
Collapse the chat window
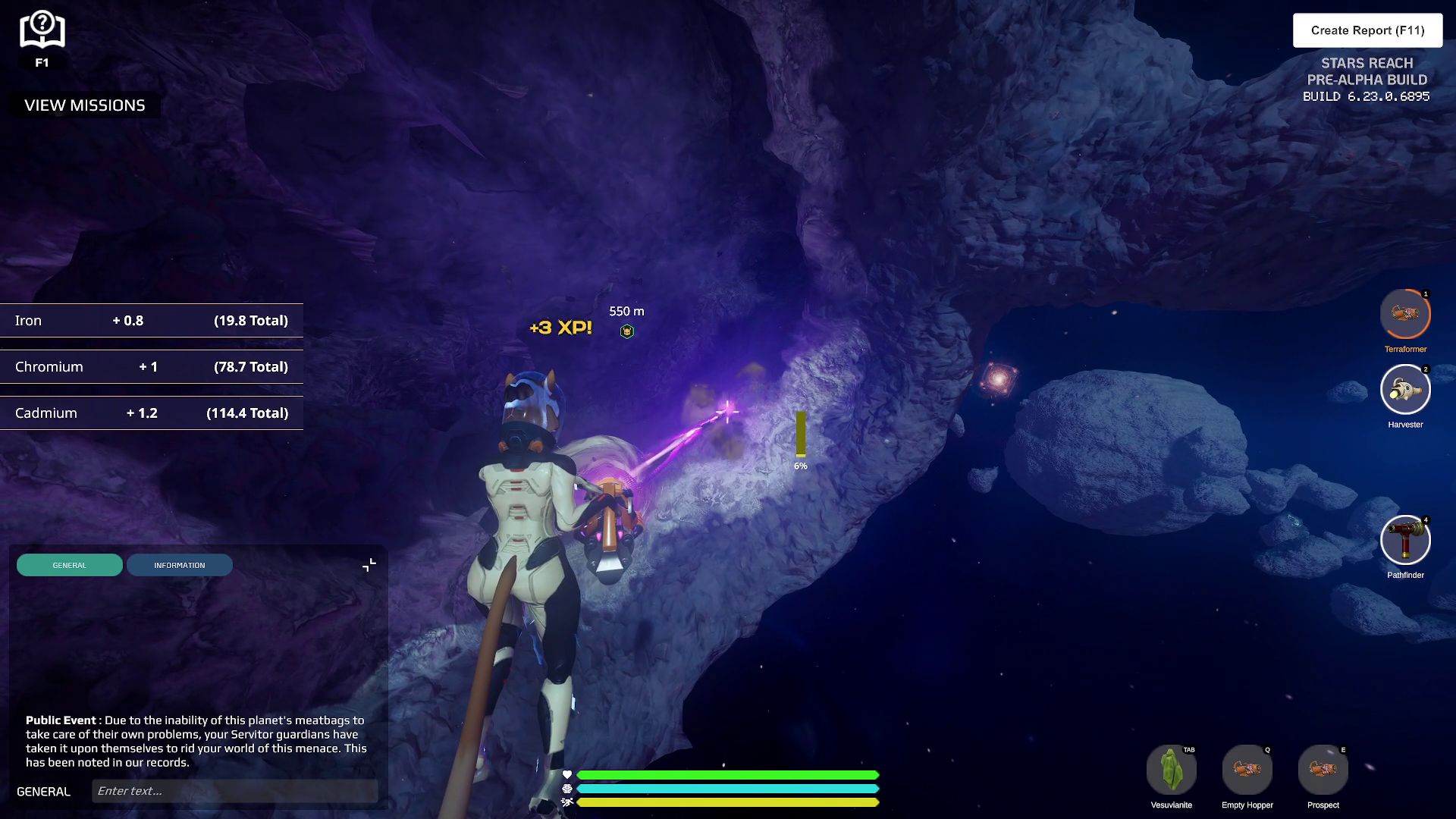click(x=369, y=565)
